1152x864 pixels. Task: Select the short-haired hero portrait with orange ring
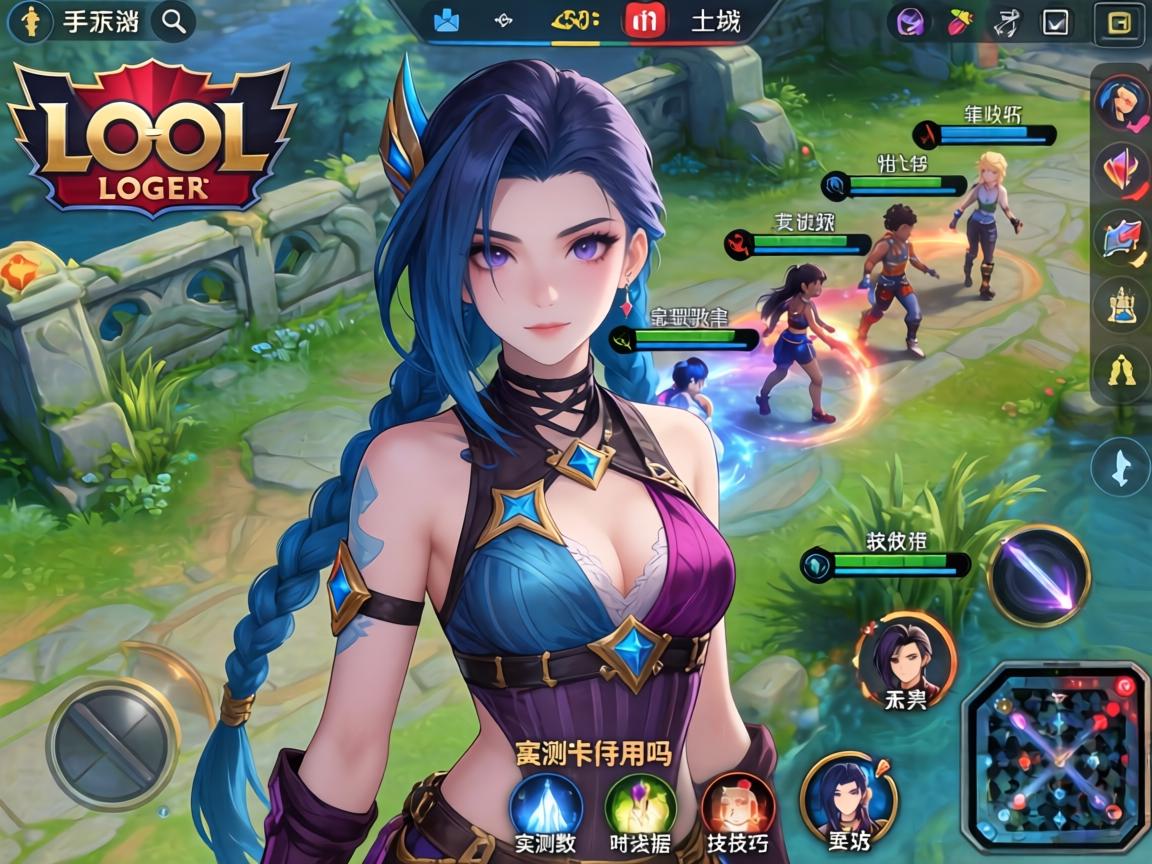point(905,662)
